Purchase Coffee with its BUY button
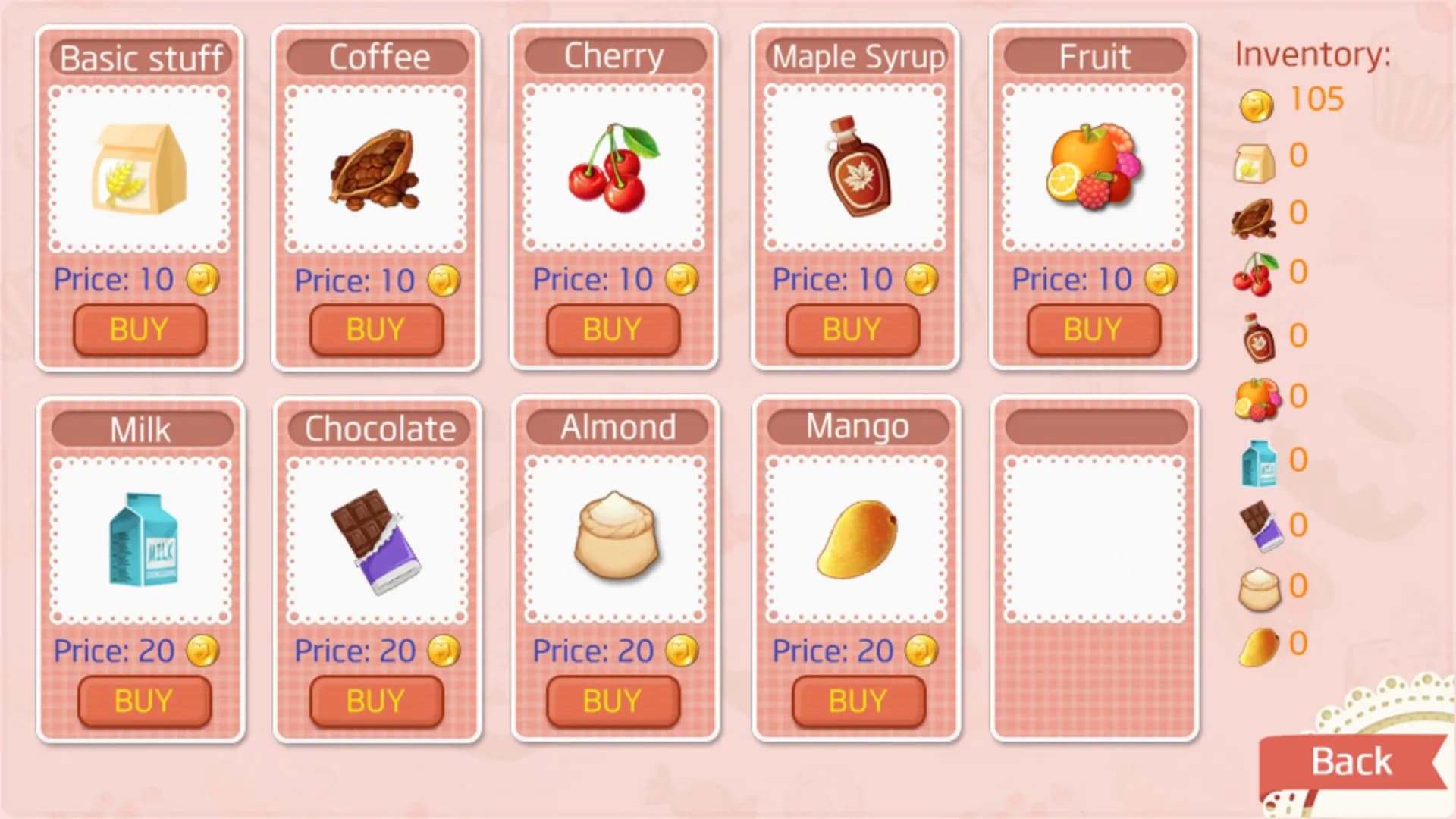1456x819 pixels. (x=376, y=330)
